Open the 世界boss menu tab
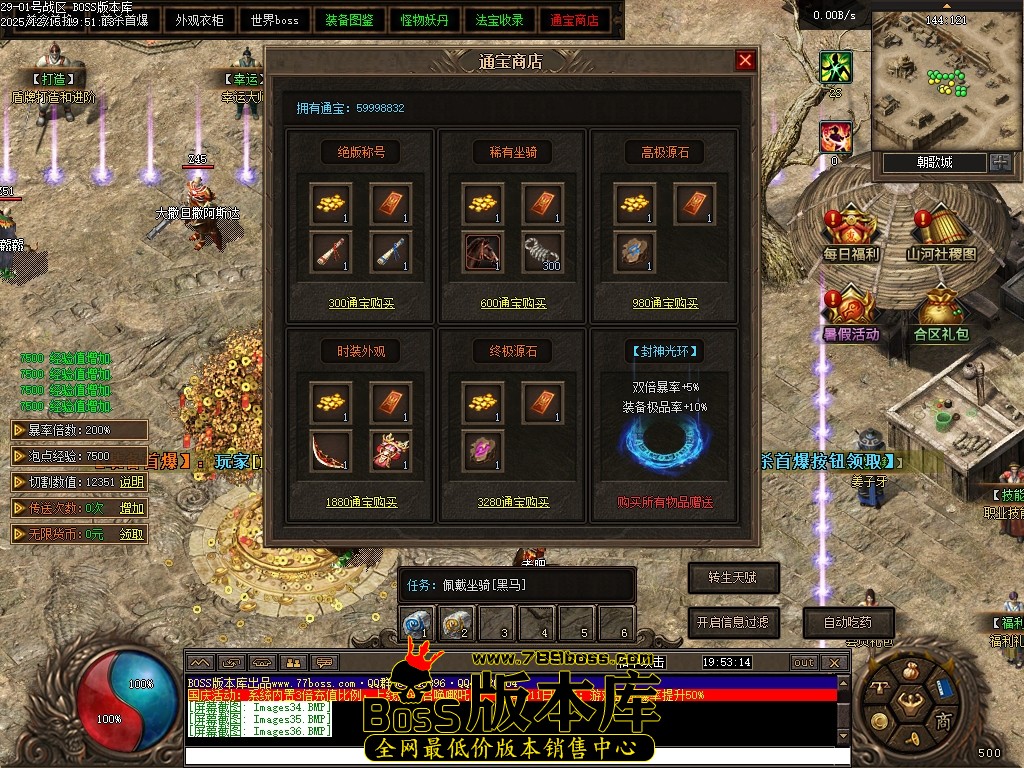This screenshot has height=768, width=1024. pyautogui.click(x=275, y=20)
